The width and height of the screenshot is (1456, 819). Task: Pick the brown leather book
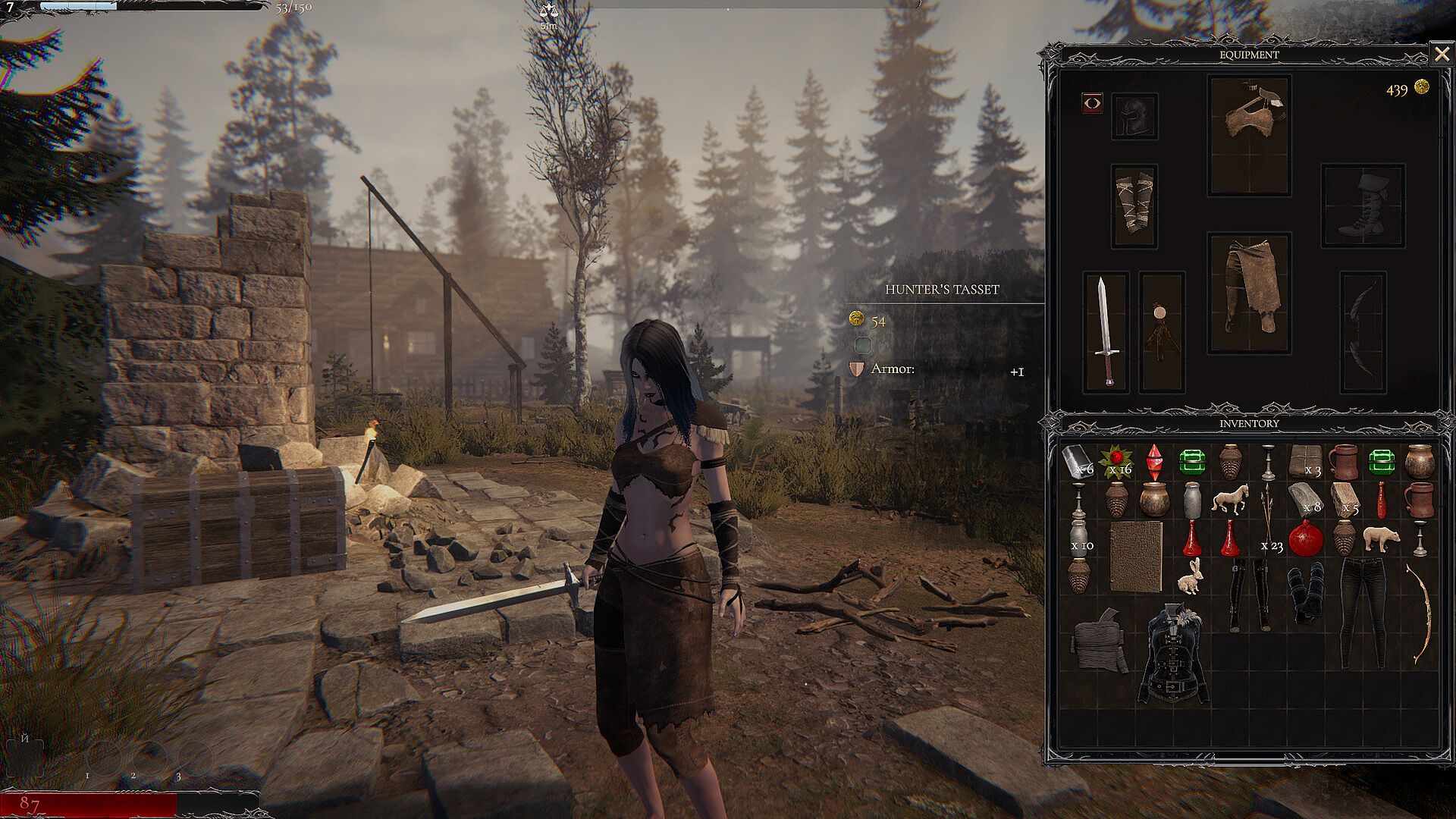pyautogui.click(x=1135, y=555)
